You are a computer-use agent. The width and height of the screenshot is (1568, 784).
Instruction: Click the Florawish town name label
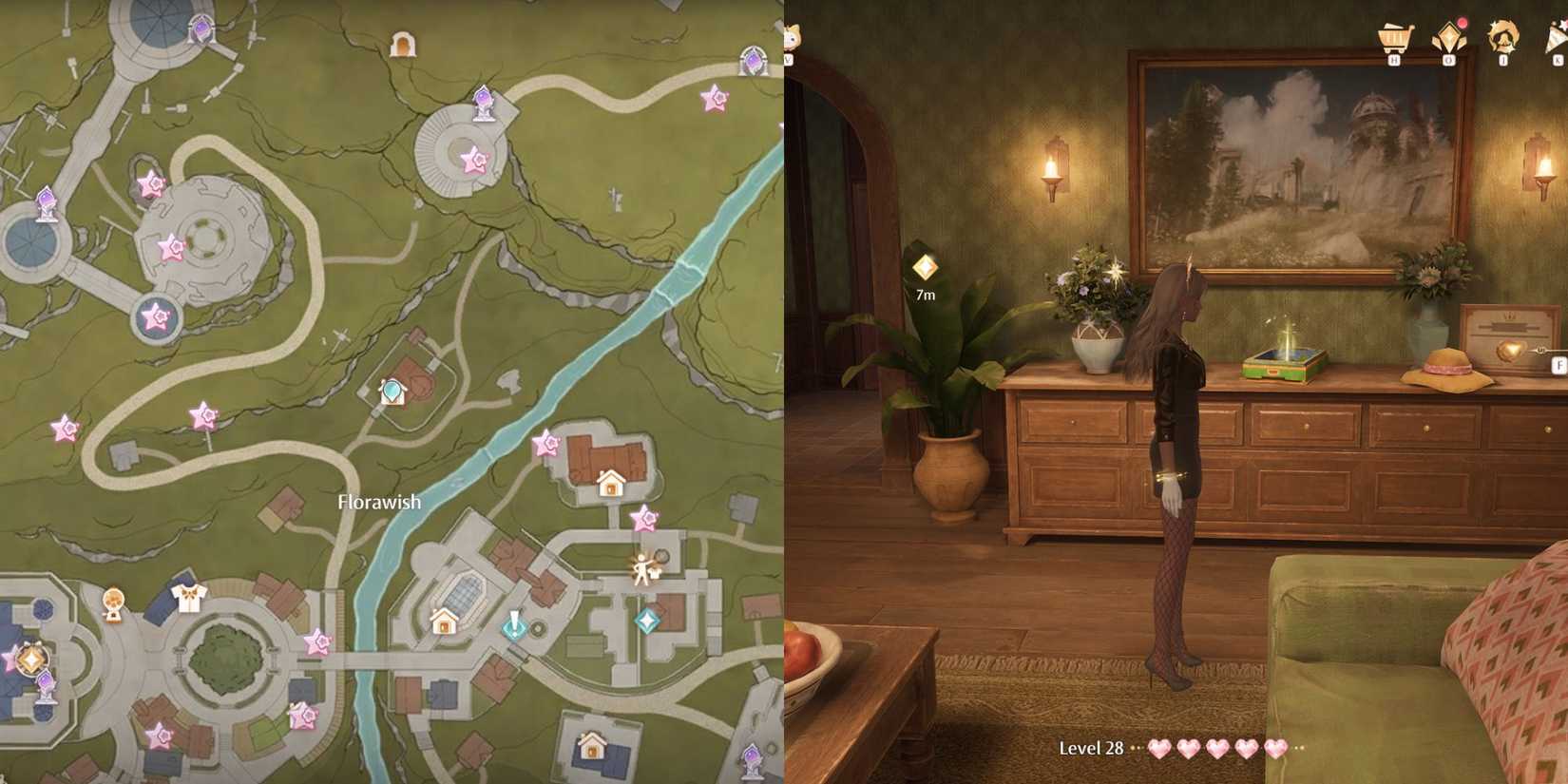coord(378,501)
